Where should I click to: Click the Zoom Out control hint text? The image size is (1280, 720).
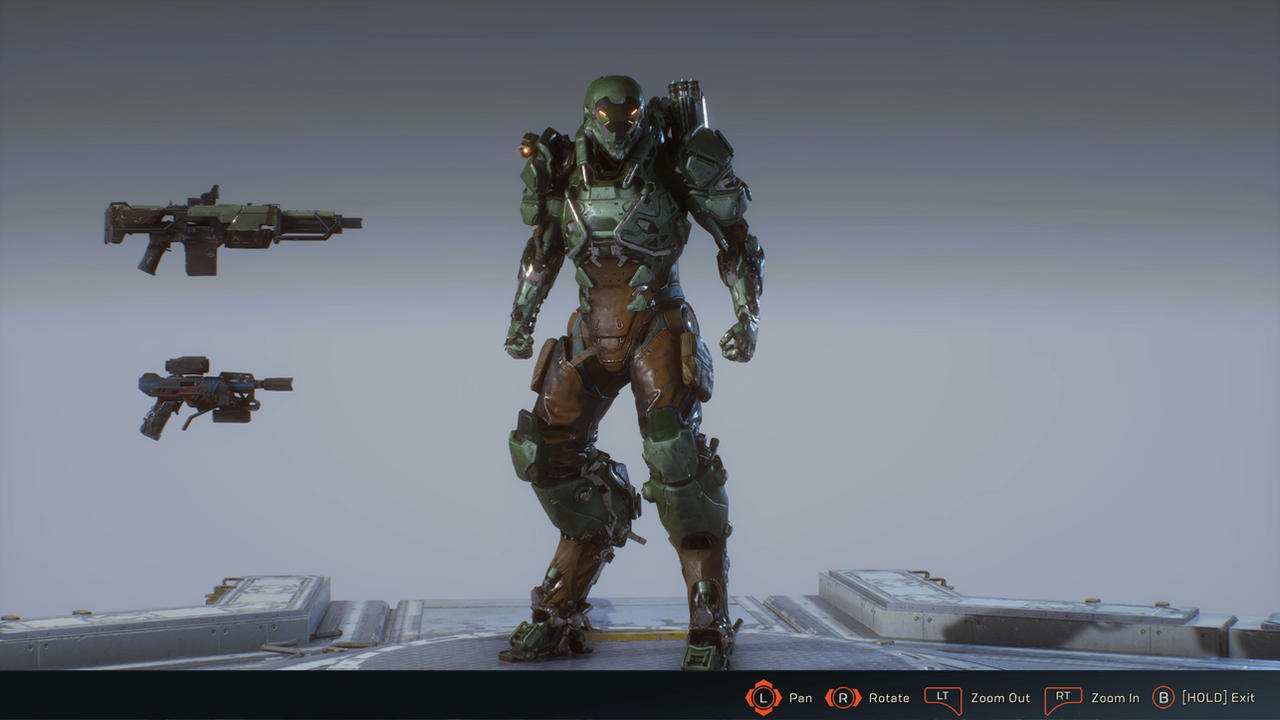click(x=1000, y=698)
